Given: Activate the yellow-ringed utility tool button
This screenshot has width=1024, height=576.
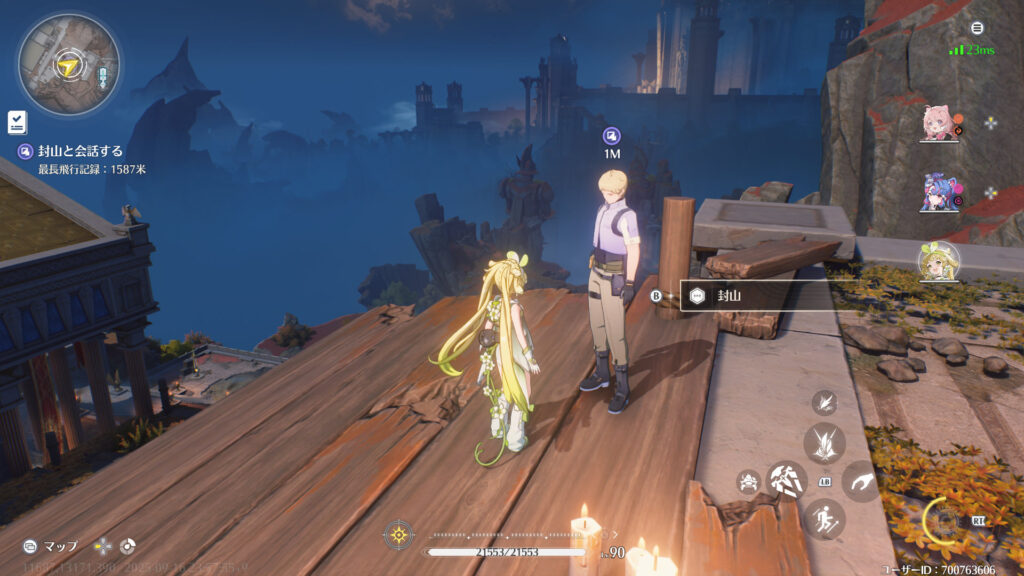Looking at the screenshot, I should (943, 520).
